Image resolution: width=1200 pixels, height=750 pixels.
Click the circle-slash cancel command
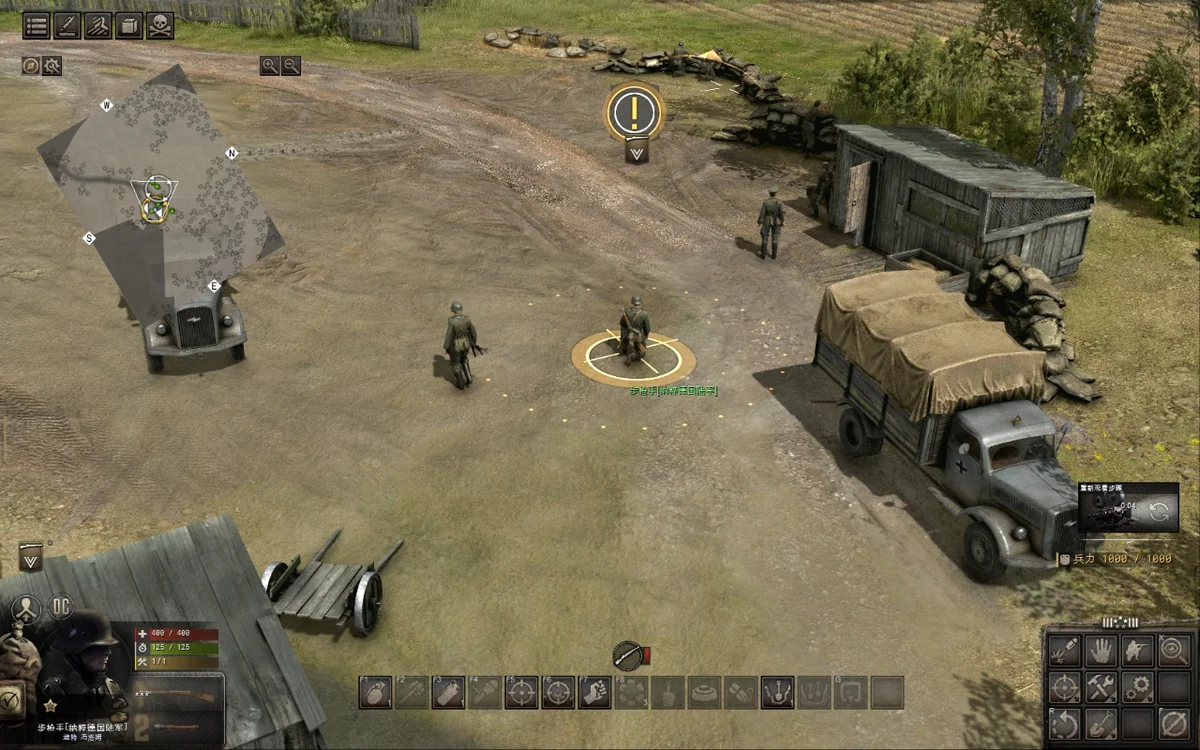tap(1174, 722)
